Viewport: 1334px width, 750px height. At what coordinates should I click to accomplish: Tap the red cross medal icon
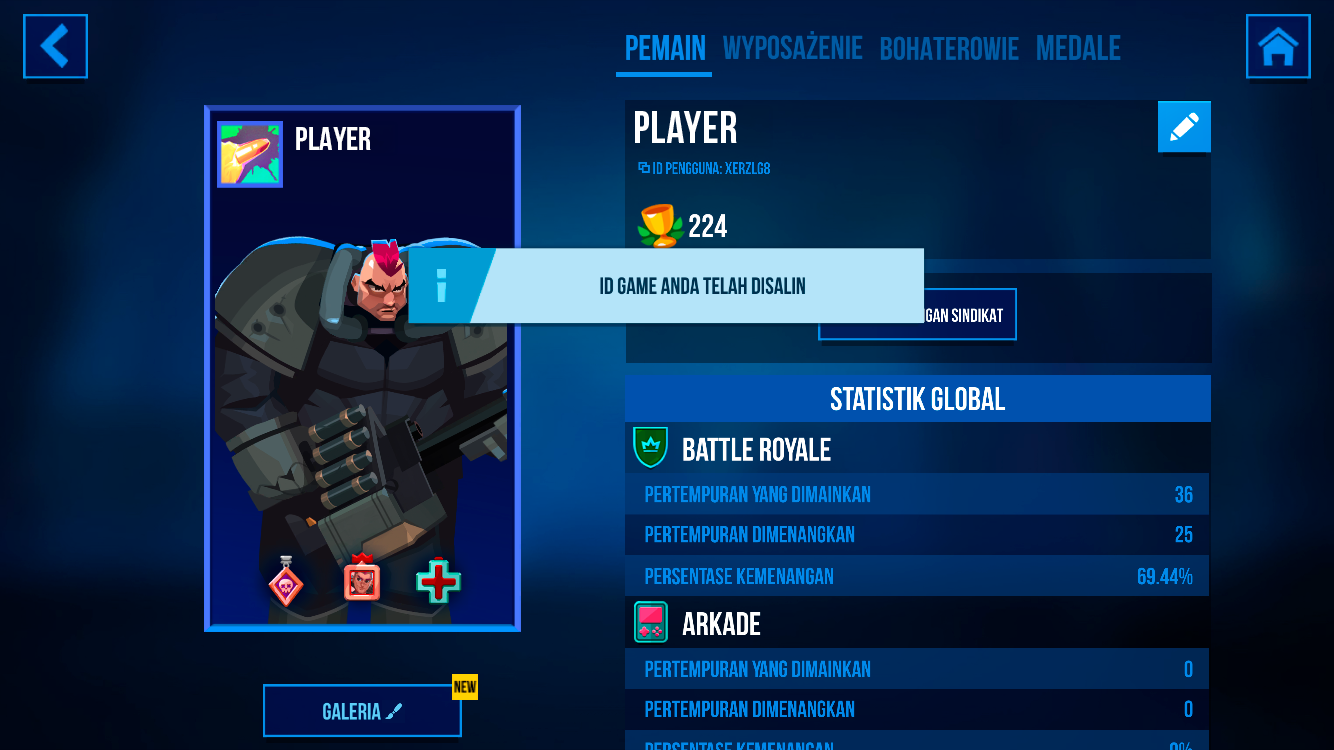point(438,581)
